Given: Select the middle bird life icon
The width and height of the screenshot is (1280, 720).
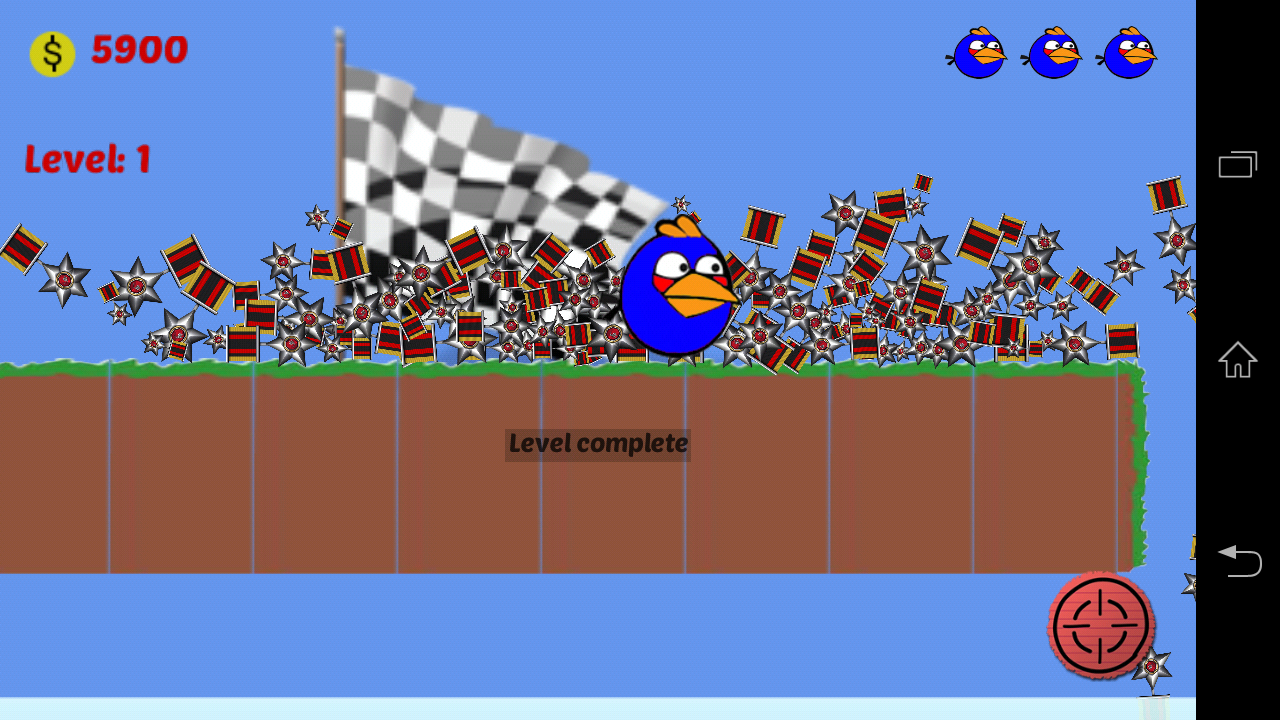Looking at the screenshot, I should click(1050, 53).
